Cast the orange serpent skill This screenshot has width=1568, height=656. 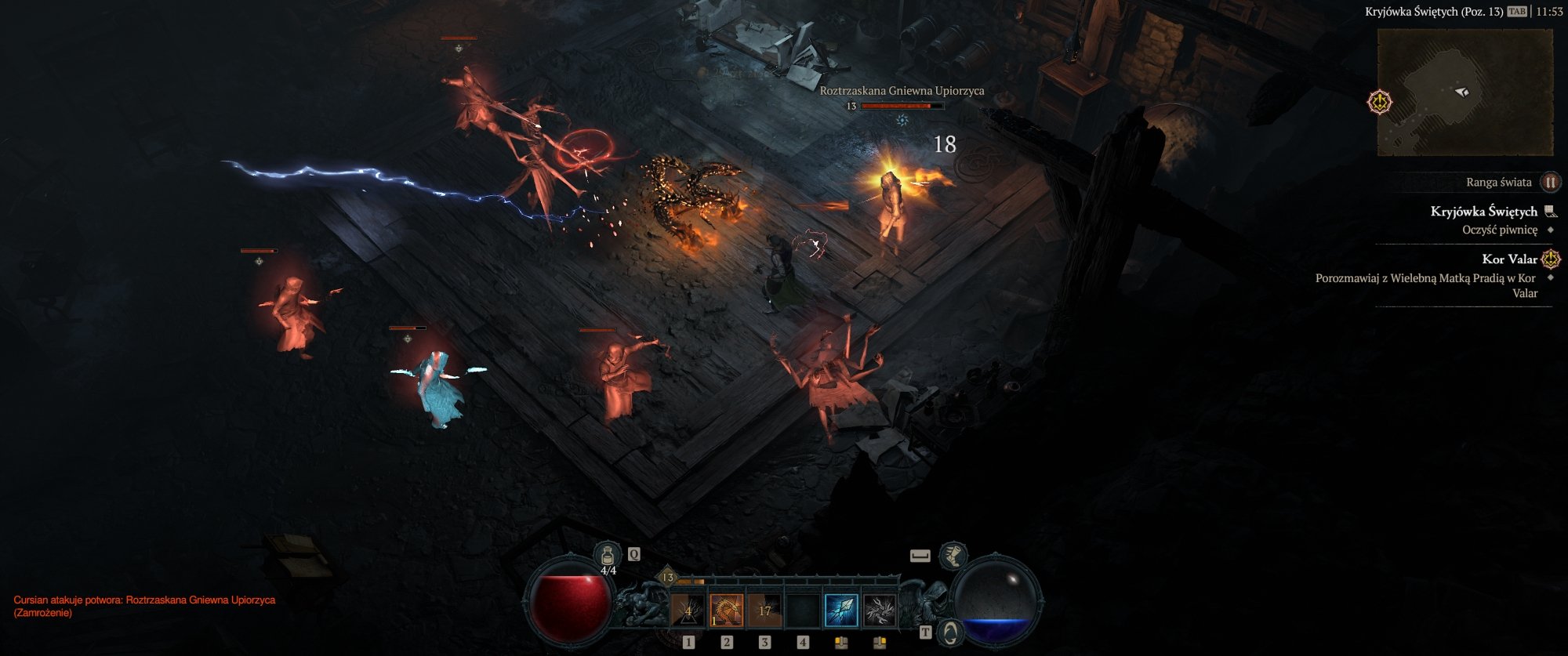coord(726,611)
